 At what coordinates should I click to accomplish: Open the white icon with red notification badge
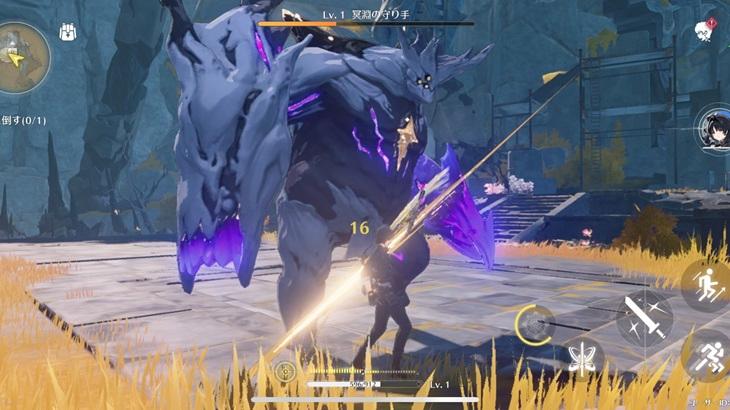pyautogui.click(x=704, y=32)
